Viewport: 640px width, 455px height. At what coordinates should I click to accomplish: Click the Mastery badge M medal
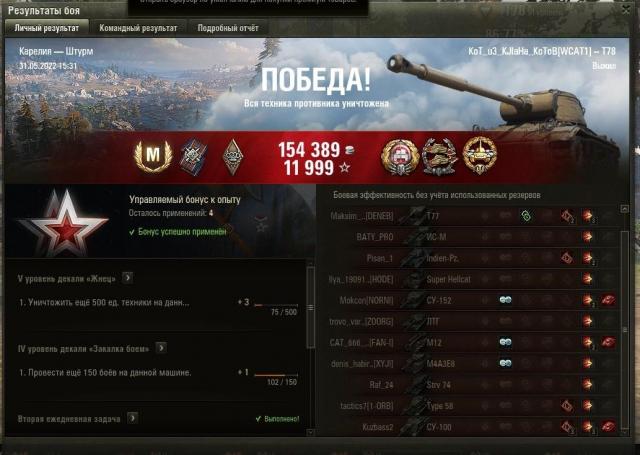click(153, 154)
